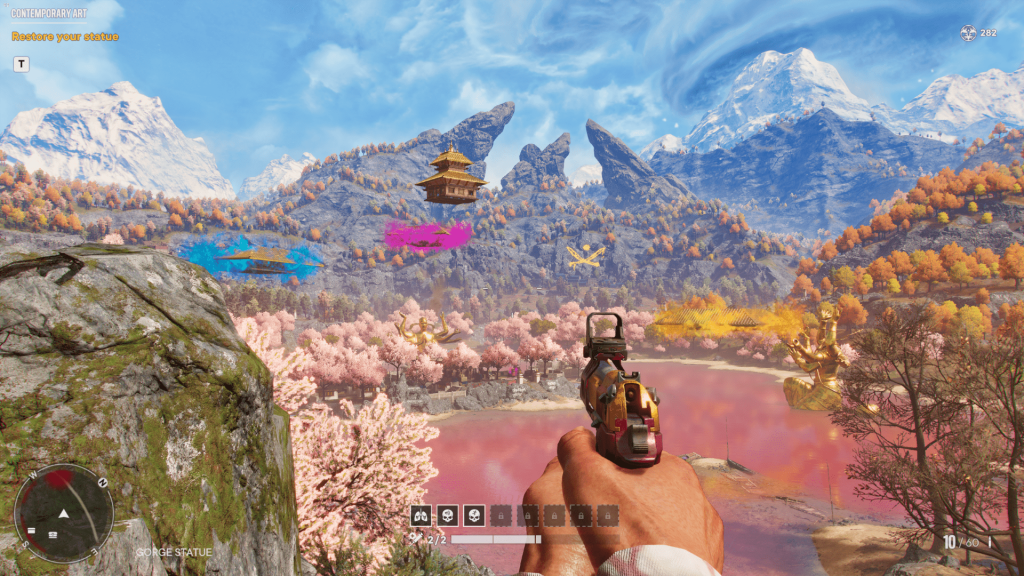Screen dimensions: 1024x576
Task: Click the currency icon beside 282
Action: [967, 33]
